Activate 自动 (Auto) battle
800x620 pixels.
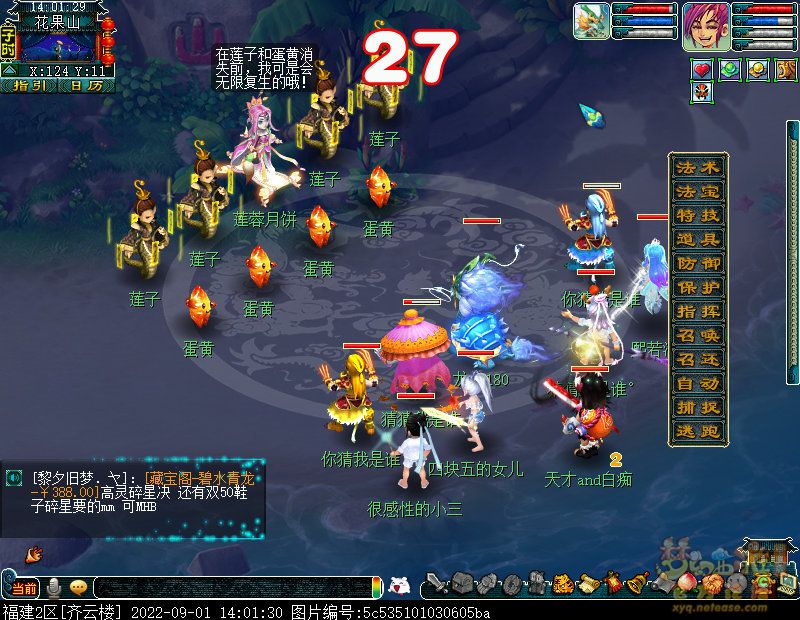pyautogui.click(x=697, y=383)
